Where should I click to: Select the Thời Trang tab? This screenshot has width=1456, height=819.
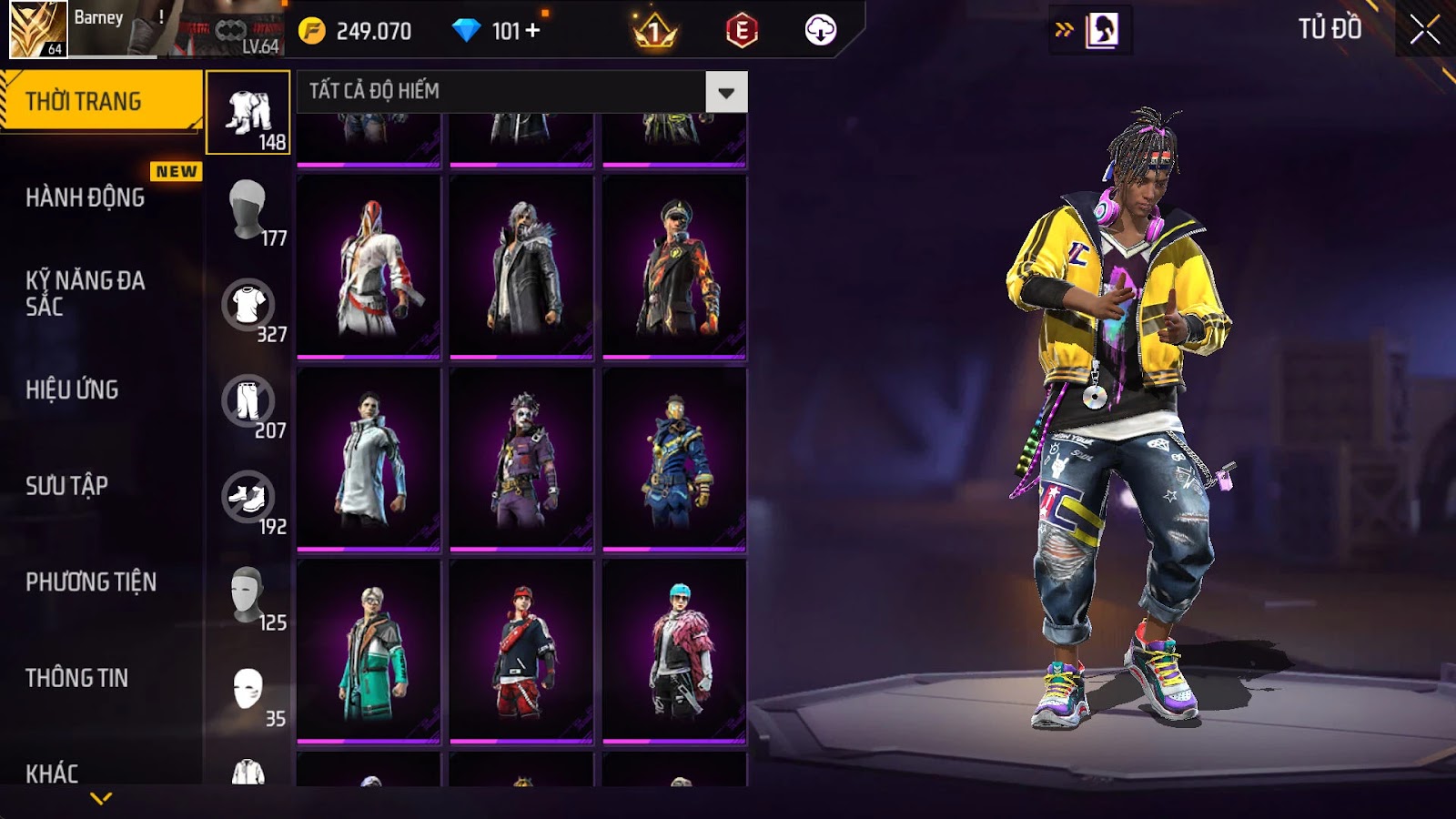tap(84, 101)
